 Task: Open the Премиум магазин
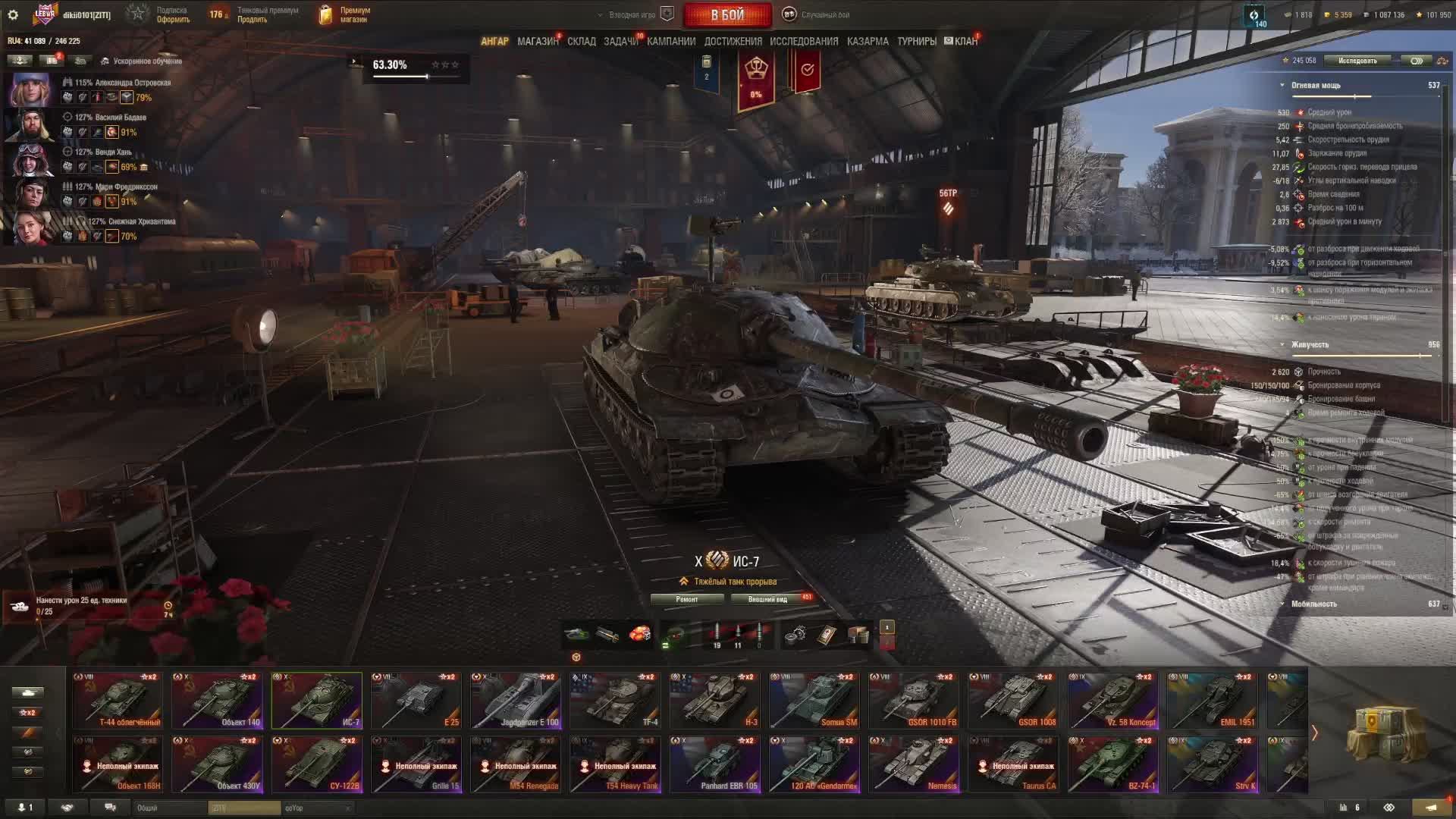(x=346, y=14)
